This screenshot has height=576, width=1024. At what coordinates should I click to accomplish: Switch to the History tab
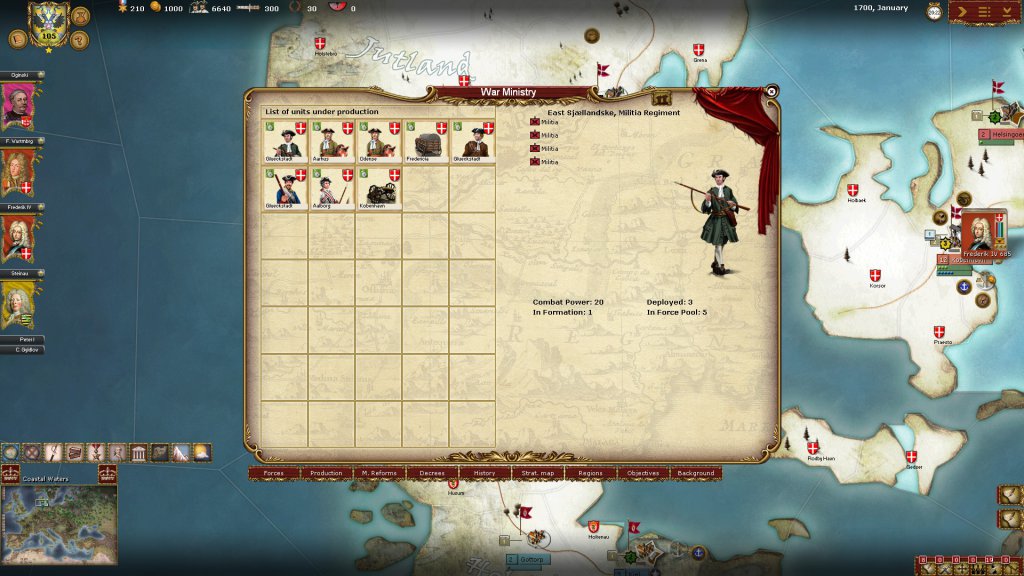(485, 473)
